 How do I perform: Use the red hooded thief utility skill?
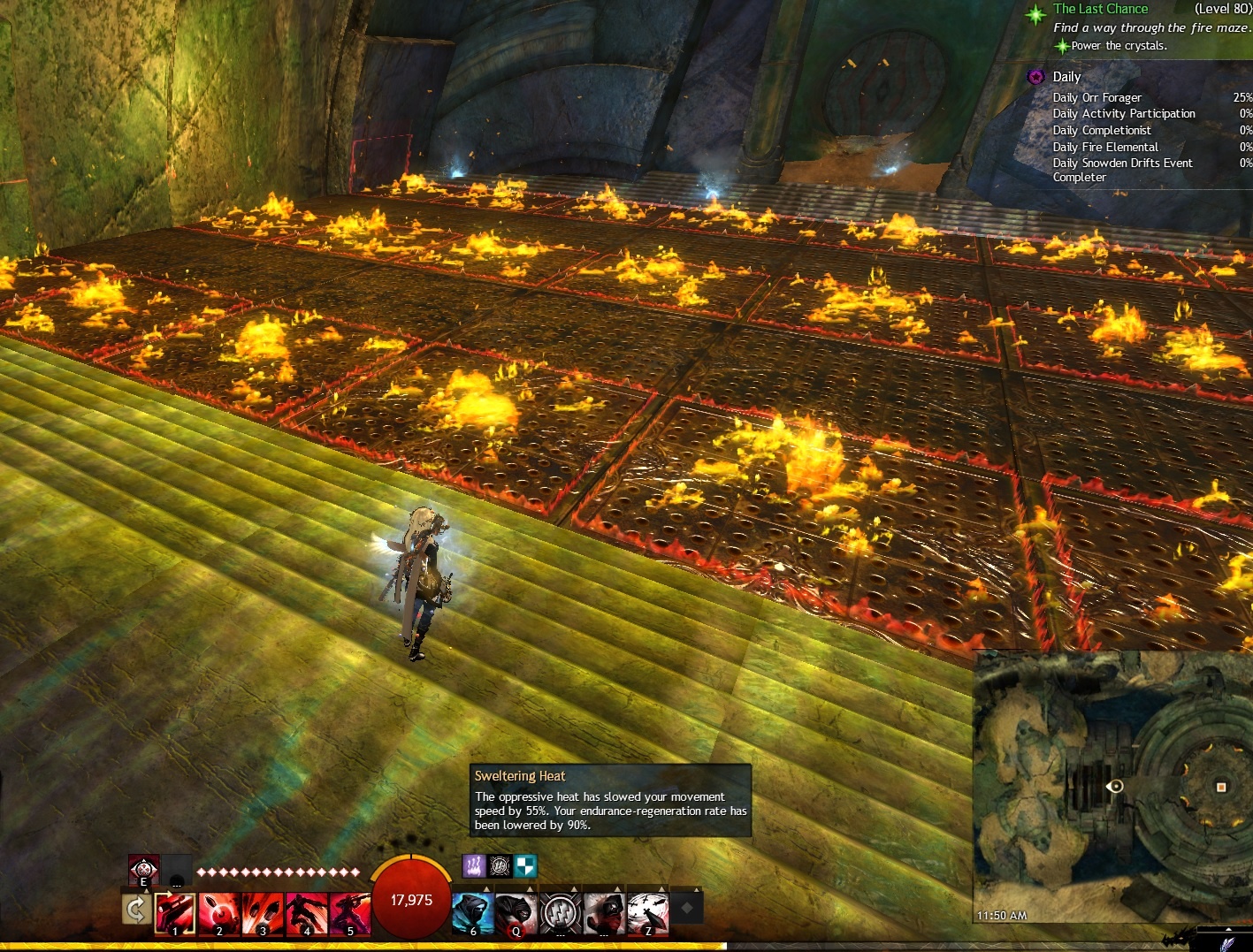click(x=516, y=912)
